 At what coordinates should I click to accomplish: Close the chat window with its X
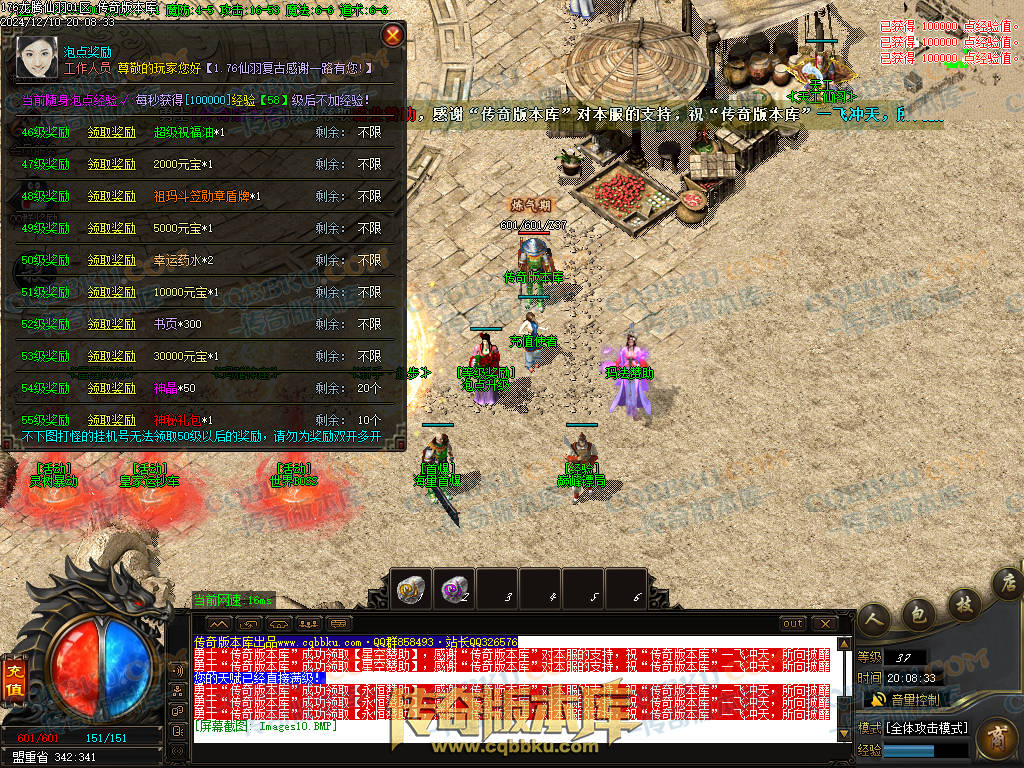[824, 624]
